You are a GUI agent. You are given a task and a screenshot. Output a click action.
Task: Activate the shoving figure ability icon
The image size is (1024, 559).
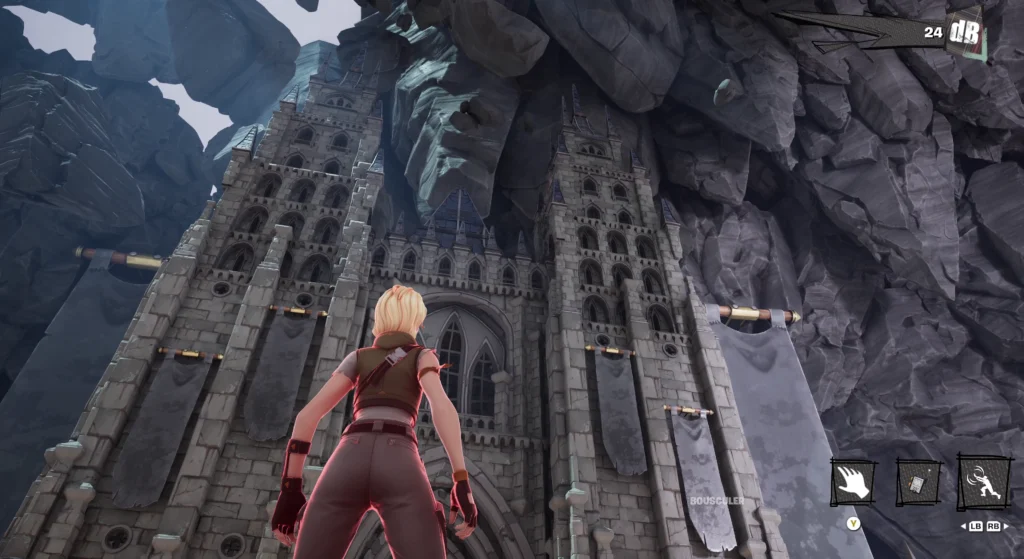click(981, 481)
